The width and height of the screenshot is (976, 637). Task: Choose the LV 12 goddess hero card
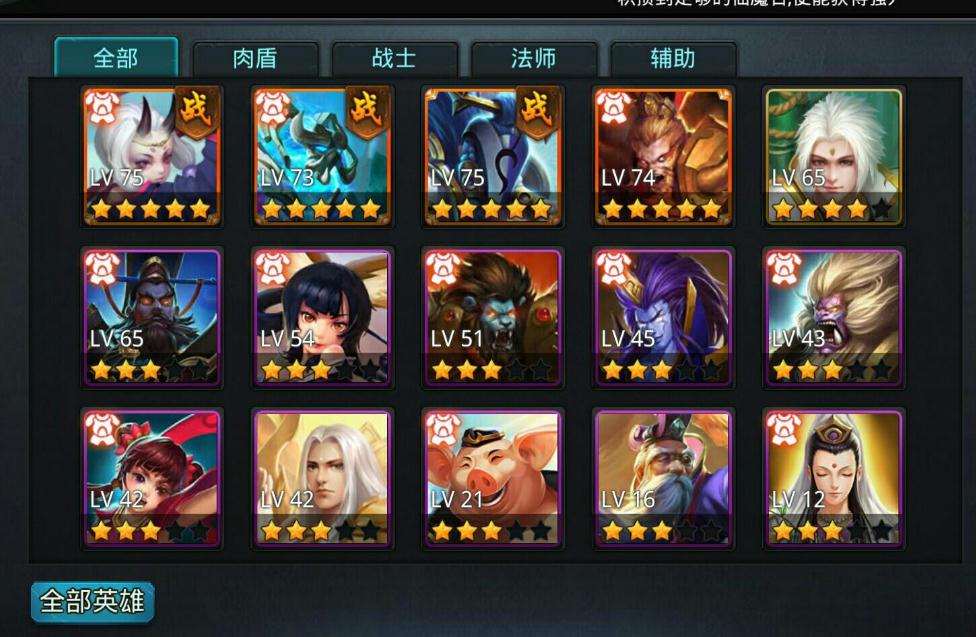point(833,477)
